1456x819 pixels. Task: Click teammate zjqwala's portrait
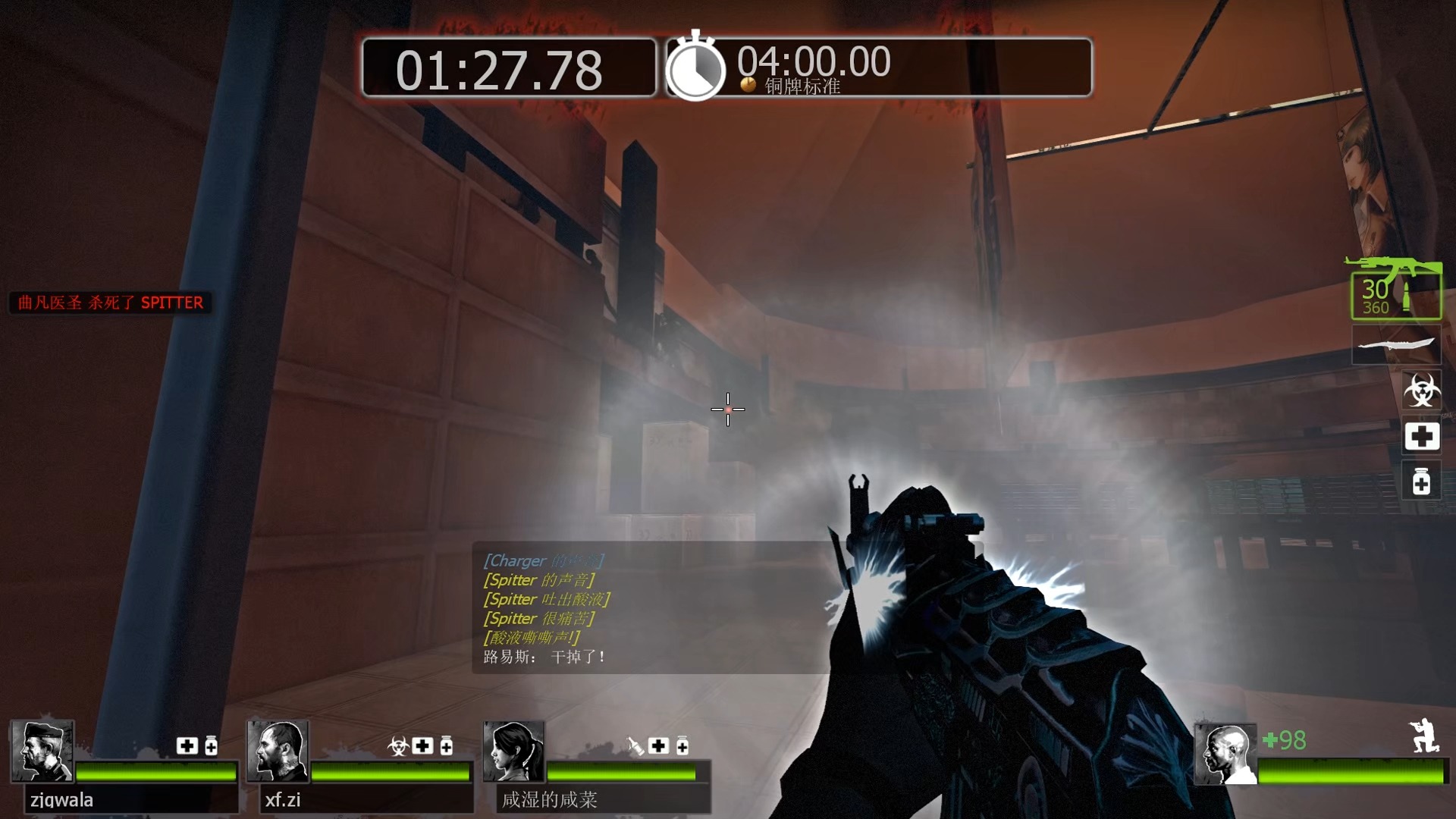click(x=42, y=751)
